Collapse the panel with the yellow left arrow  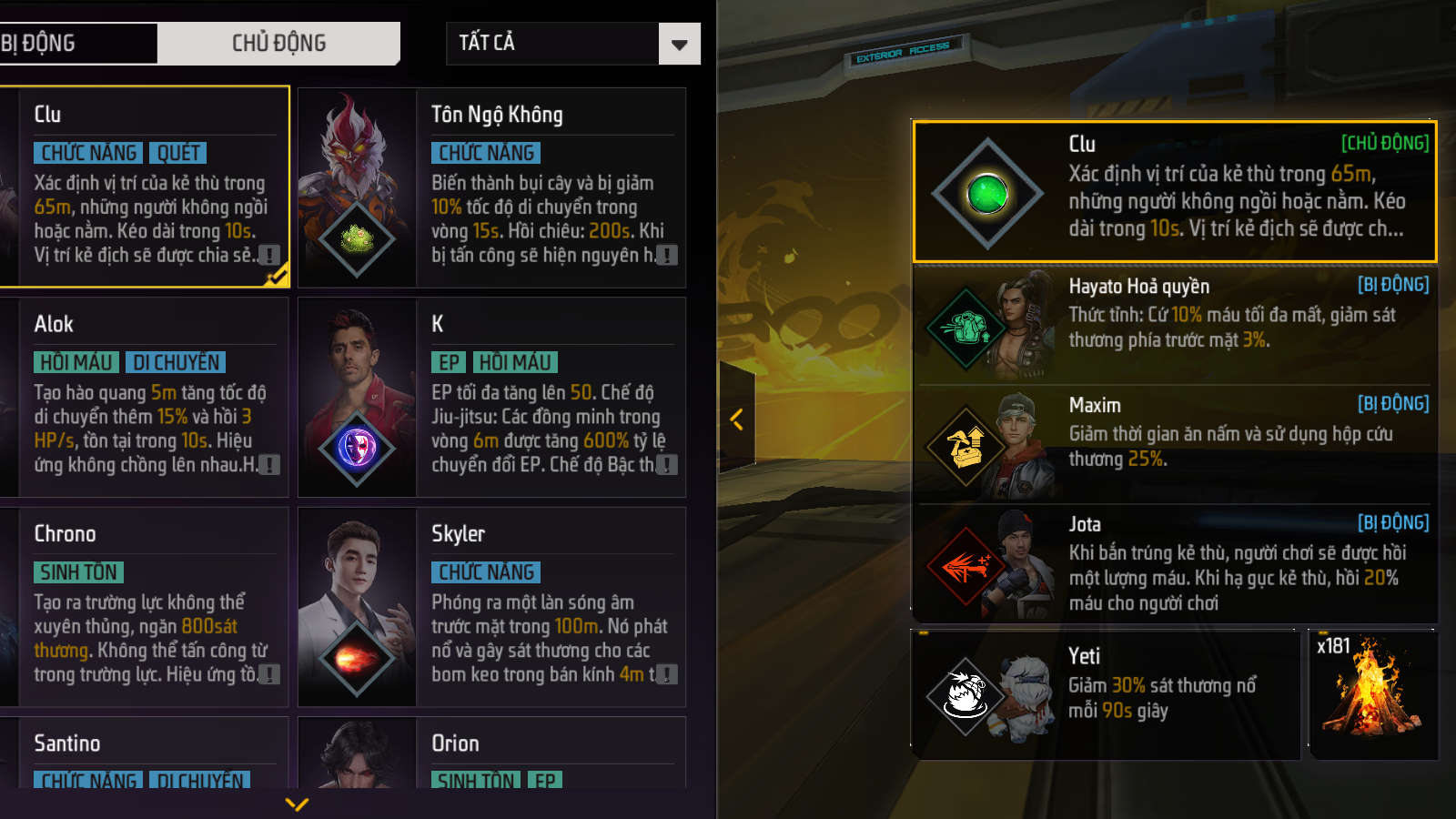pos(737,420)
